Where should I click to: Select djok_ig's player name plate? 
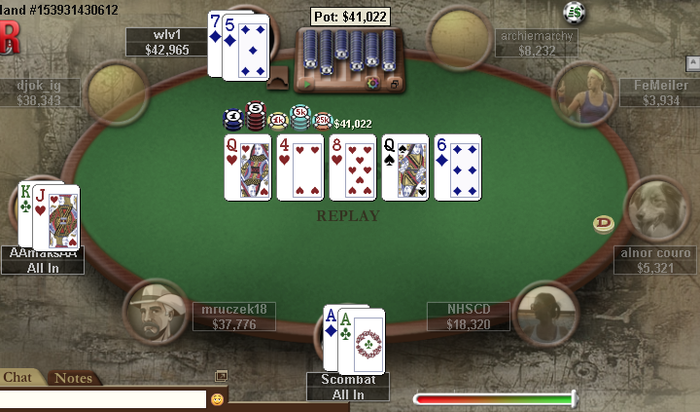click(x=40, y=92)
